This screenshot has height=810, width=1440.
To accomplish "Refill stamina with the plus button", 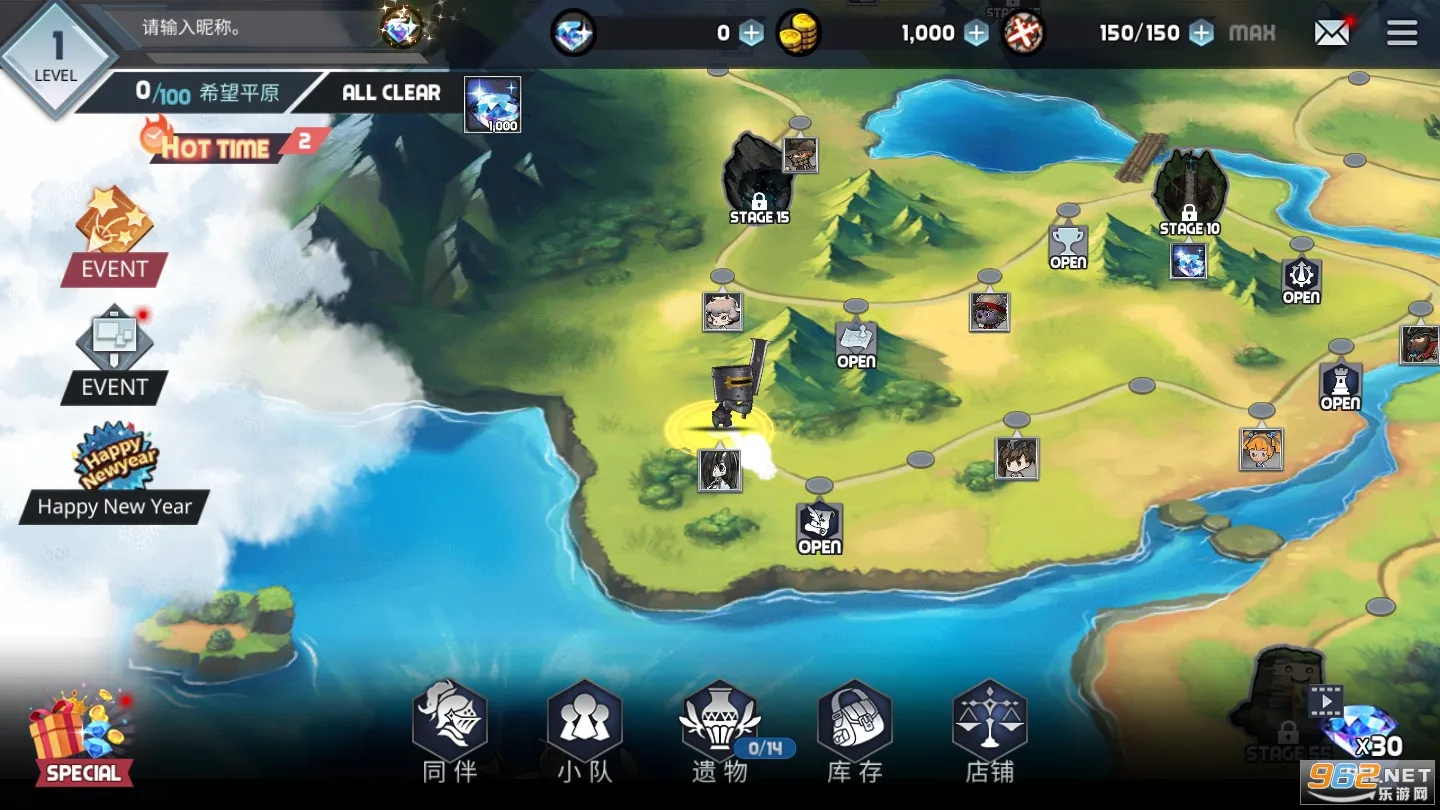I will 1202,33.
